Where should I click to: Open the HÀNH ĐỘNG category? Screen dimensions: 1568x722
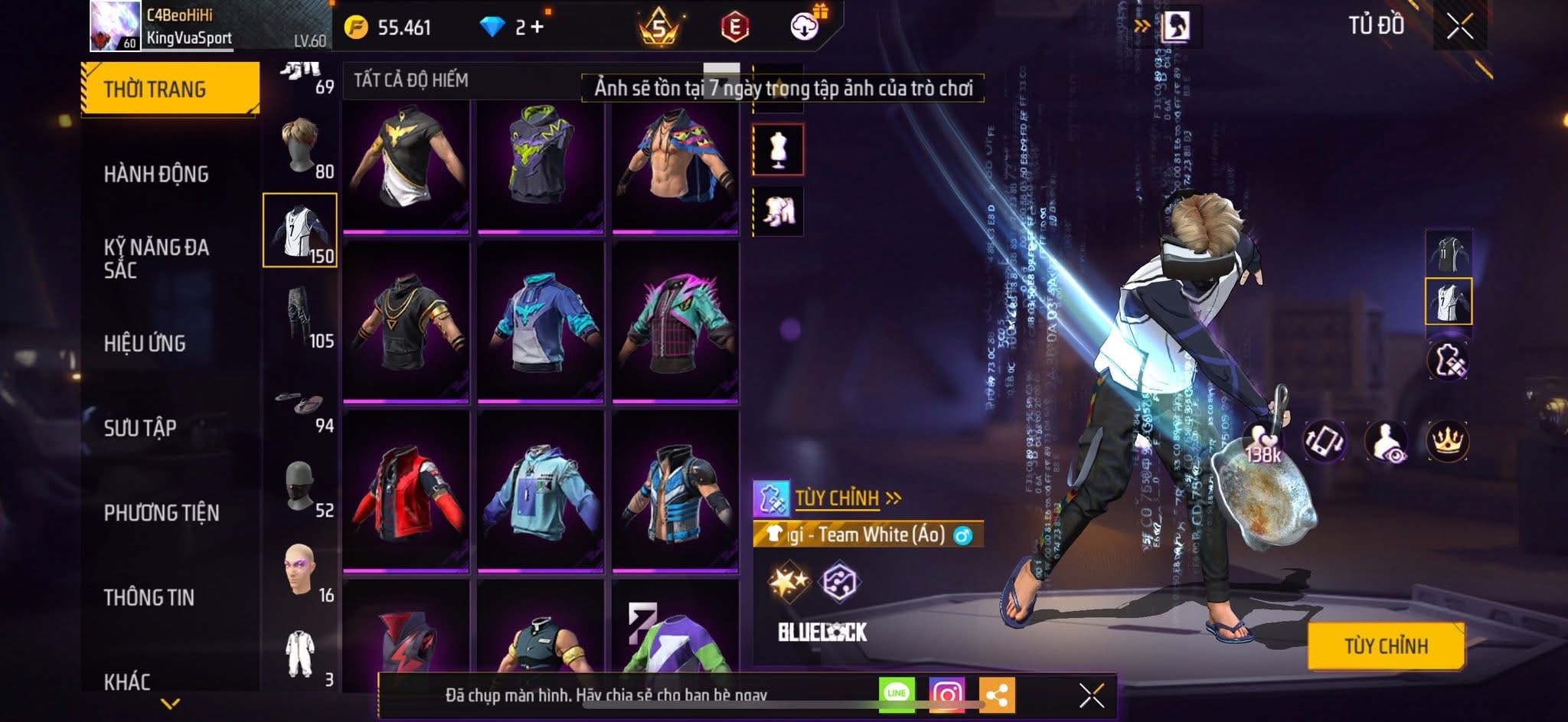click(x=156, y=174)
